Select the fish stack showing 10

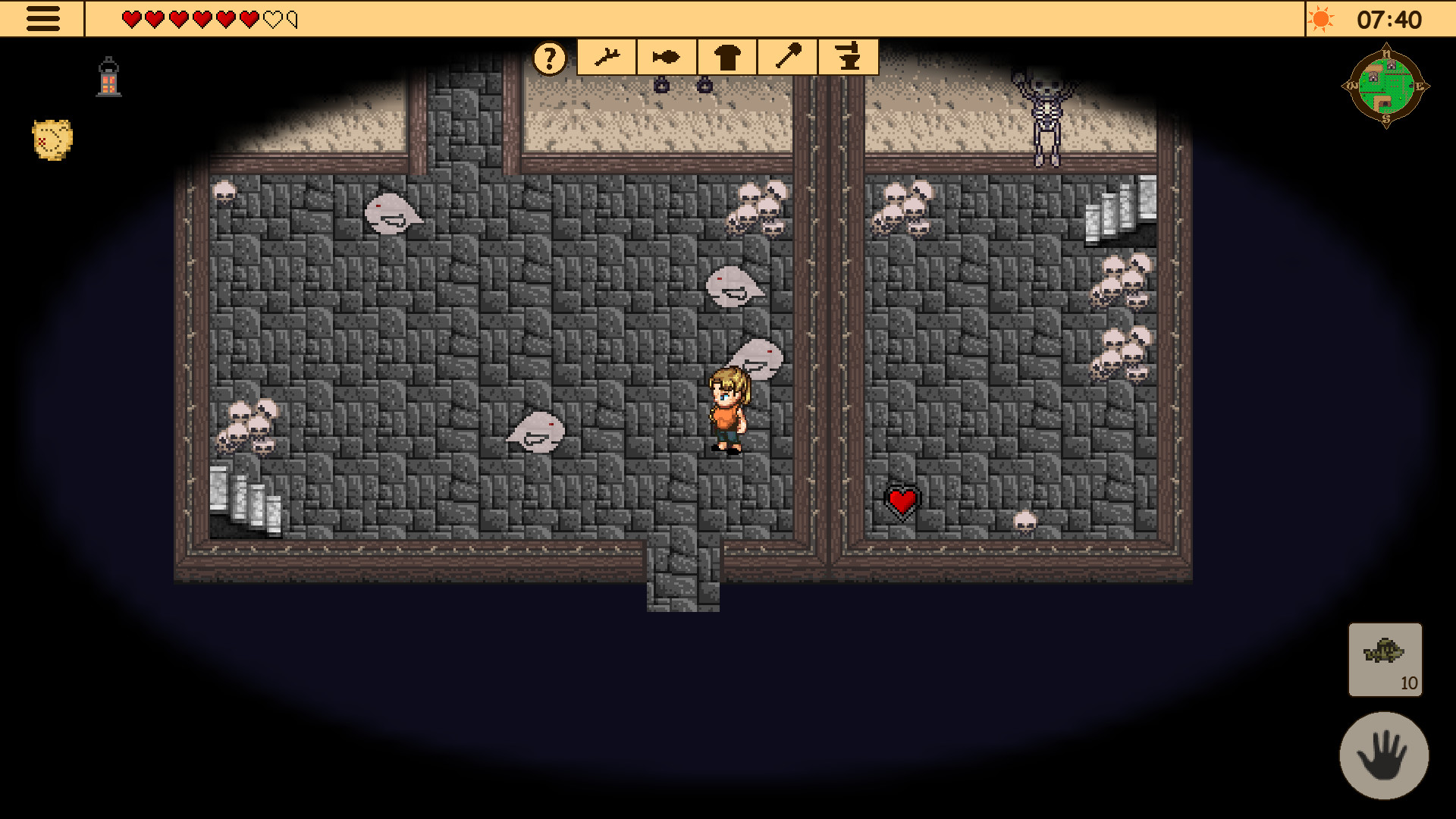(1385, 661)
